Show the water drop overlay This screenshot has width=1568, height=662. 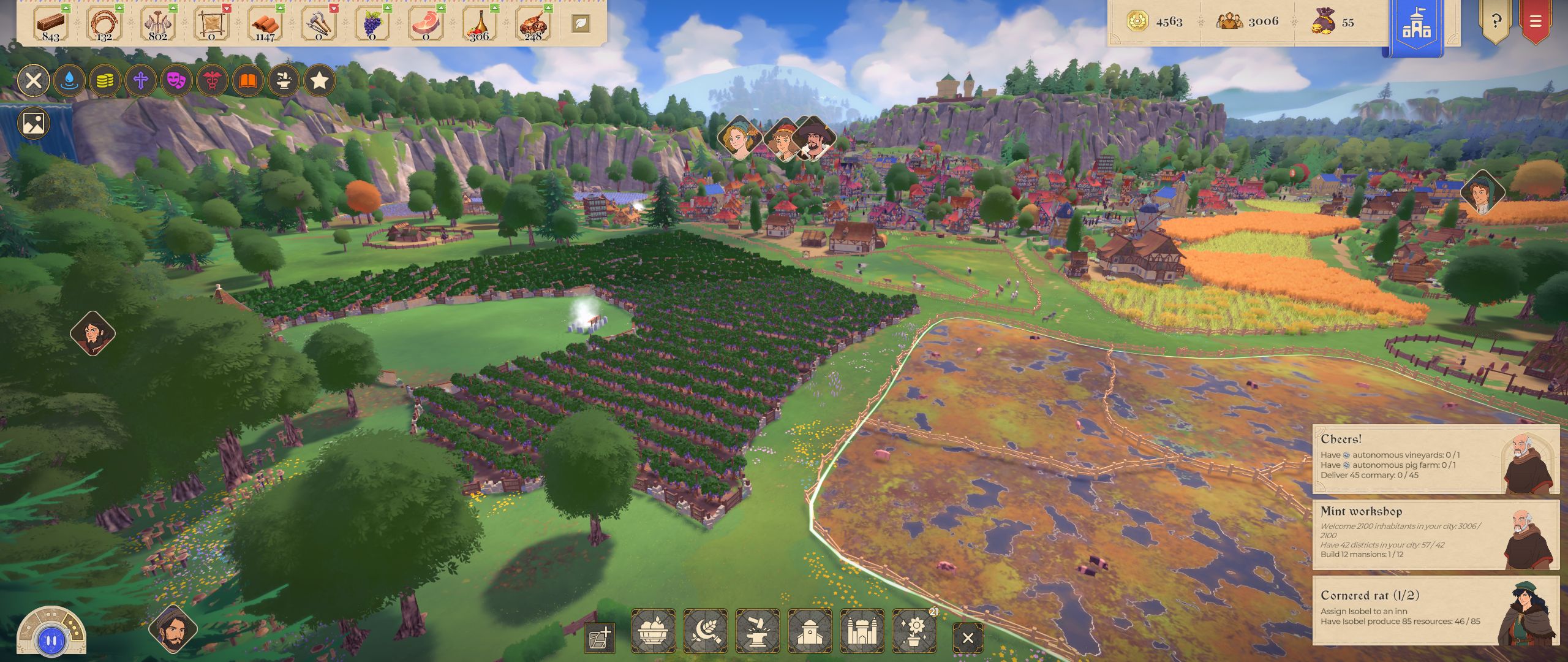[x=69, y=80]
